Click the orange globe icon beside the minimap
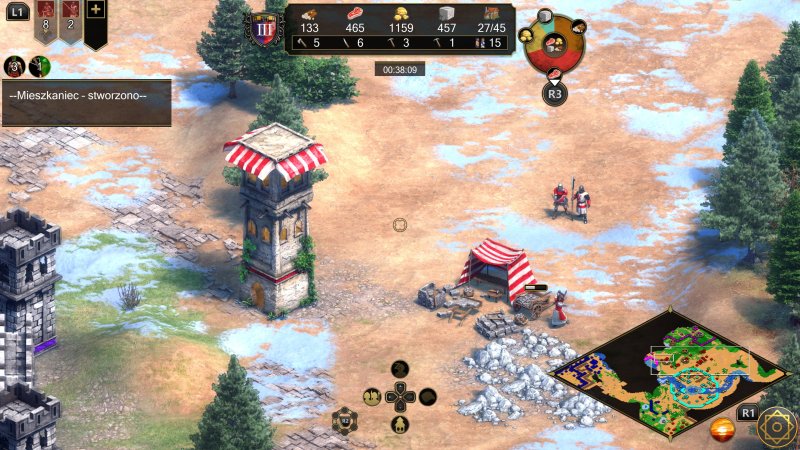The image size is (800, 450). pos(723,430)
